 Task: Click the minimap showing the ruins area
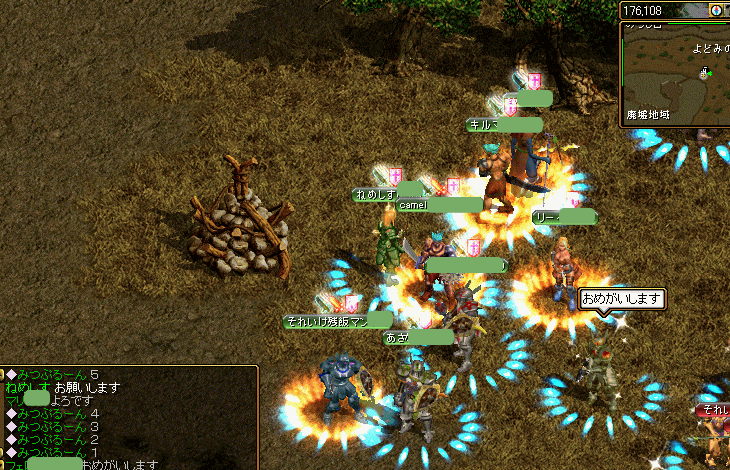coord(675,72)
